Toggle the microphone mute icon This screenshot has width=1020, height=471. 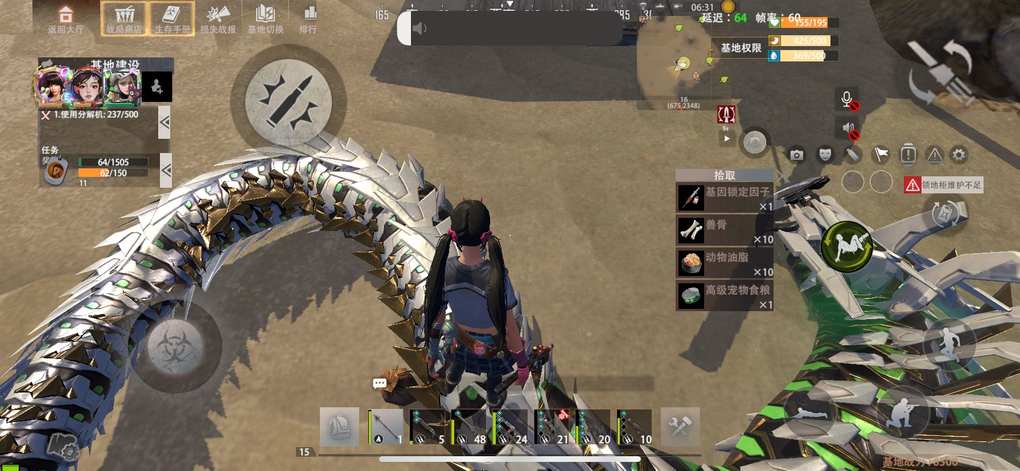847,99
